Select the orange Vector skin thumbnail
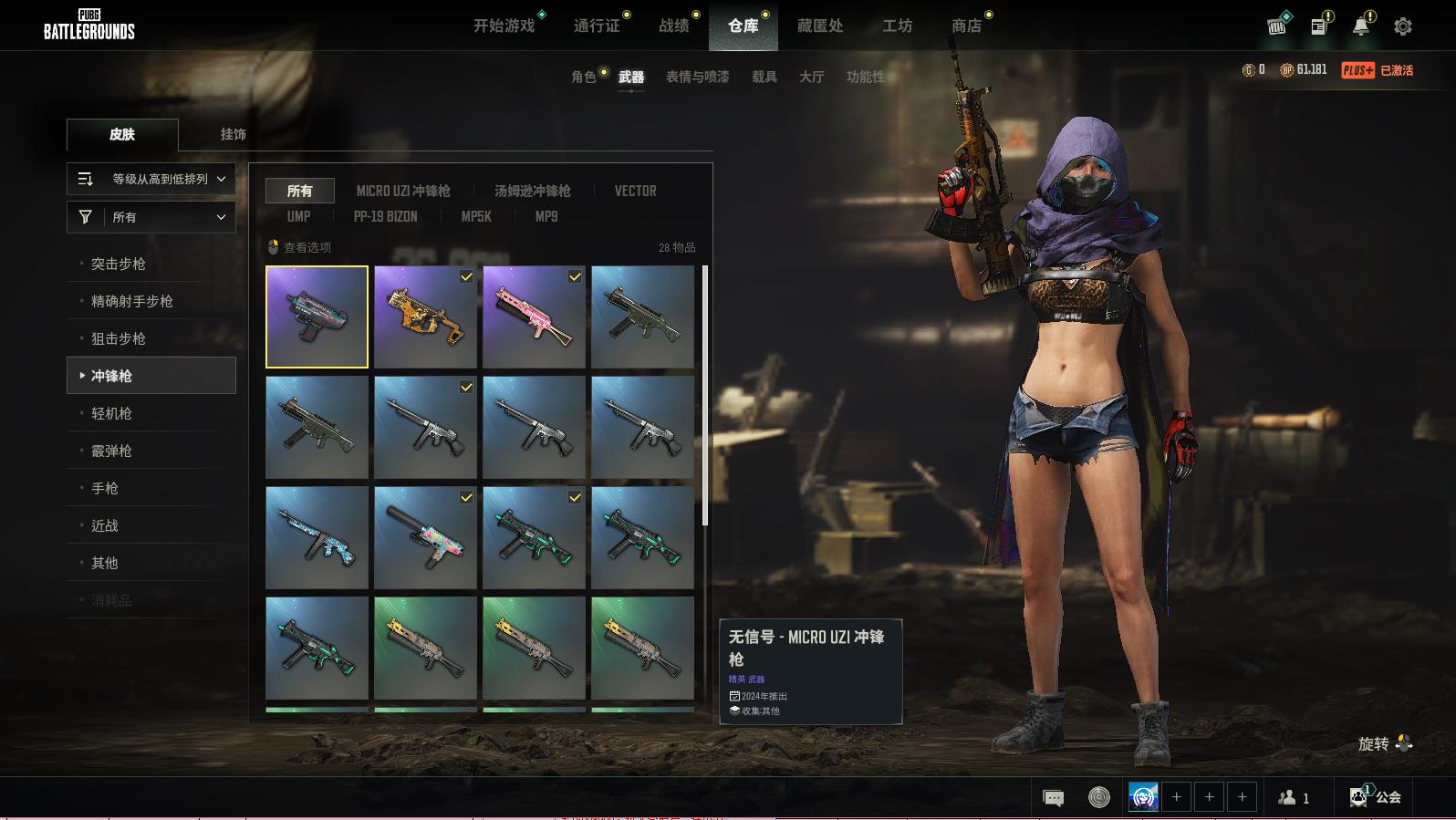1456x820 pixels. click(x=425, y=317)
